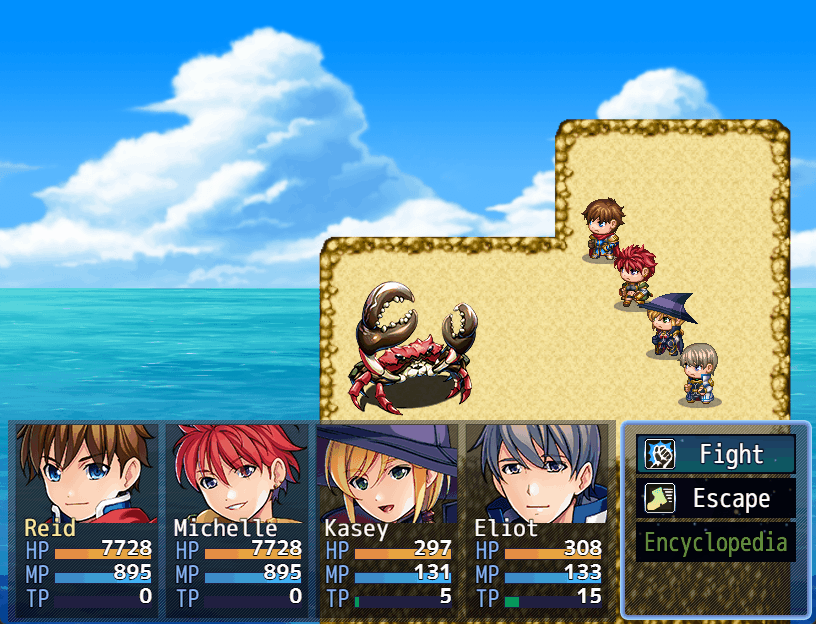Choose Kasey's character panel
The width and height of the screenshot is (816, 624).
(387, 472)
